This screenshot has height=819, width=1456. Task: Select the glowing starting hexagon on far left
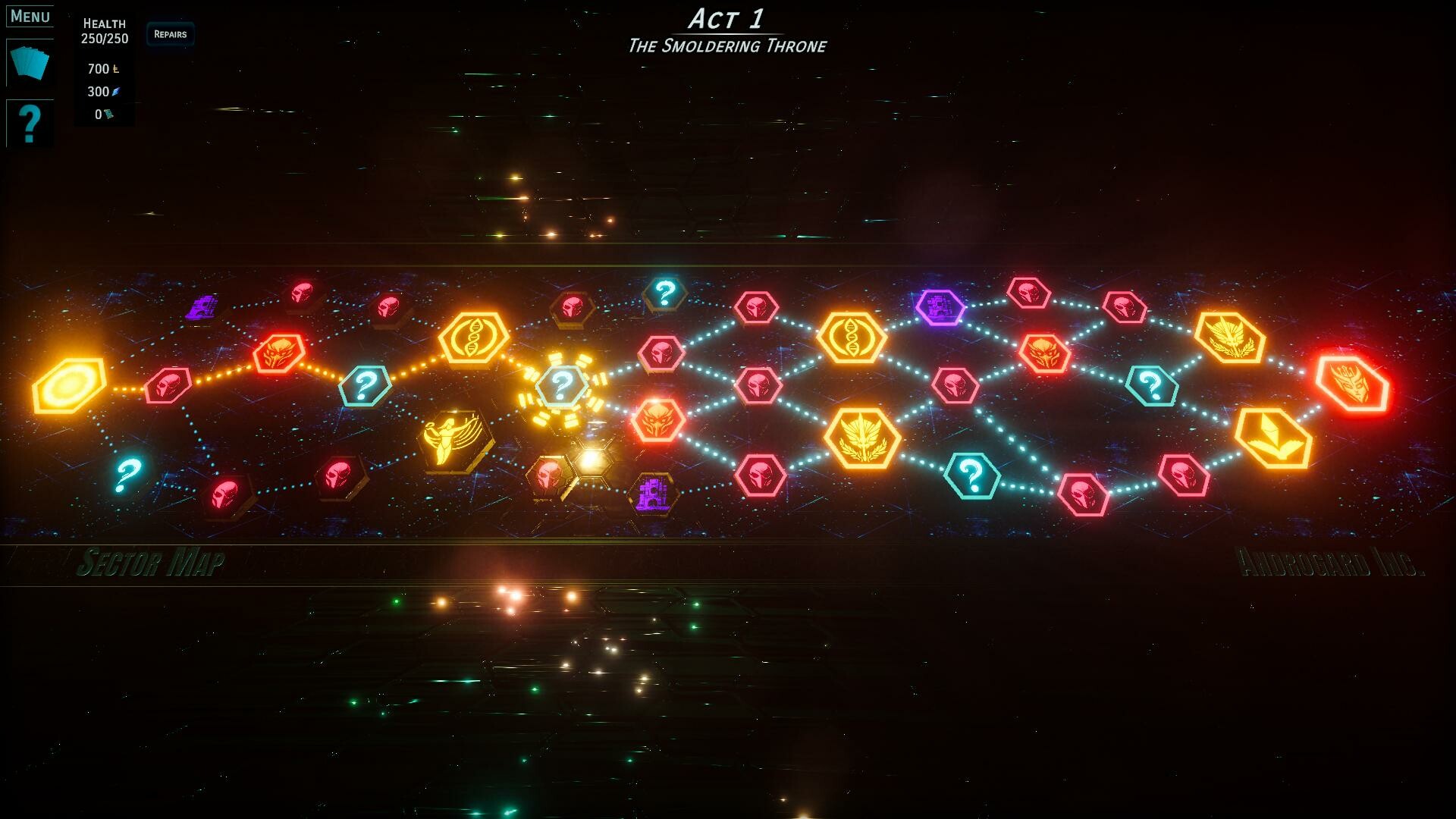68,387
